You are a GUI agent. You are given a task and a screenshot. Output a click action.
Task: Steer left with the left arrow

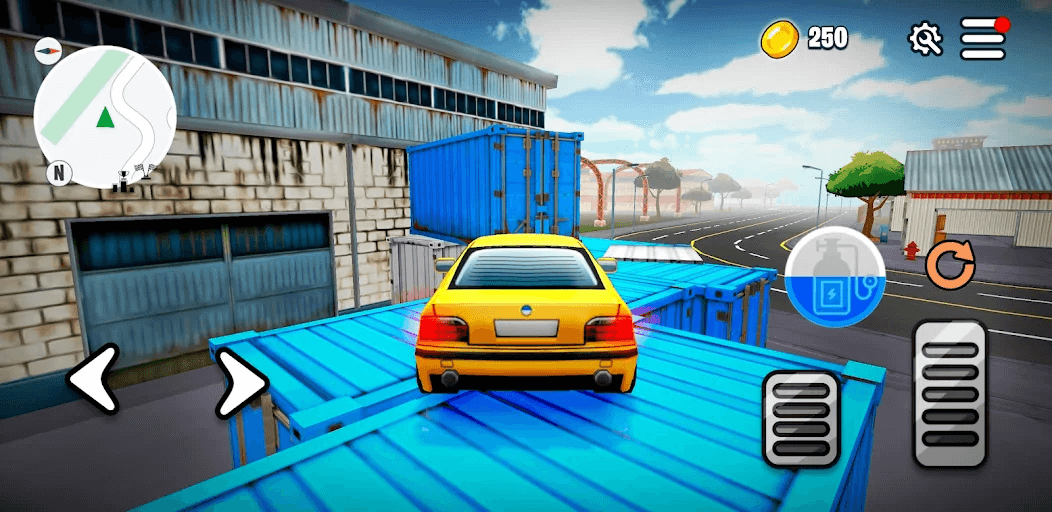(x=93, y=379)
